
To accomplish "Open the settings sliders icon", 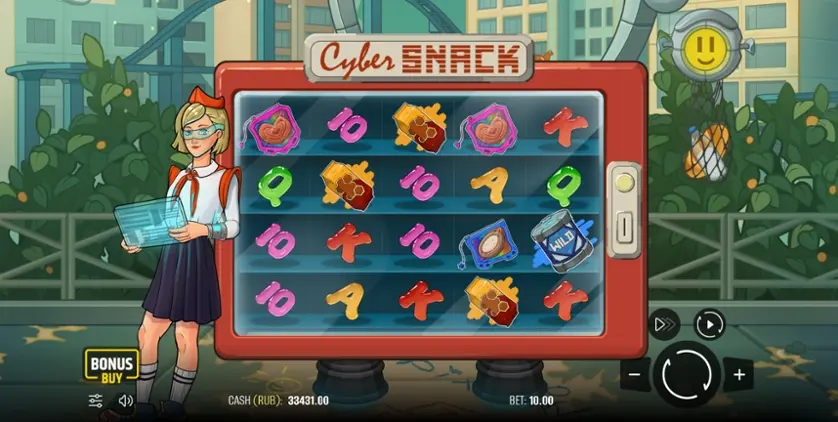I will (x=96, y=400).
